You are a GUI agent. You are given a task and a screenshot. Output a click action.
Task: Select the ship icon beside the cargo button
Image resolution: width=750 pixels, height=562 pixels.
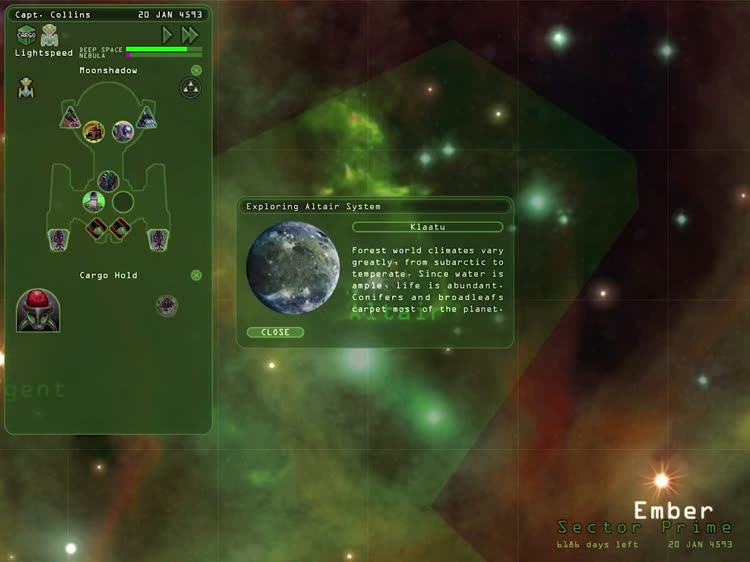tap(49, 35)
